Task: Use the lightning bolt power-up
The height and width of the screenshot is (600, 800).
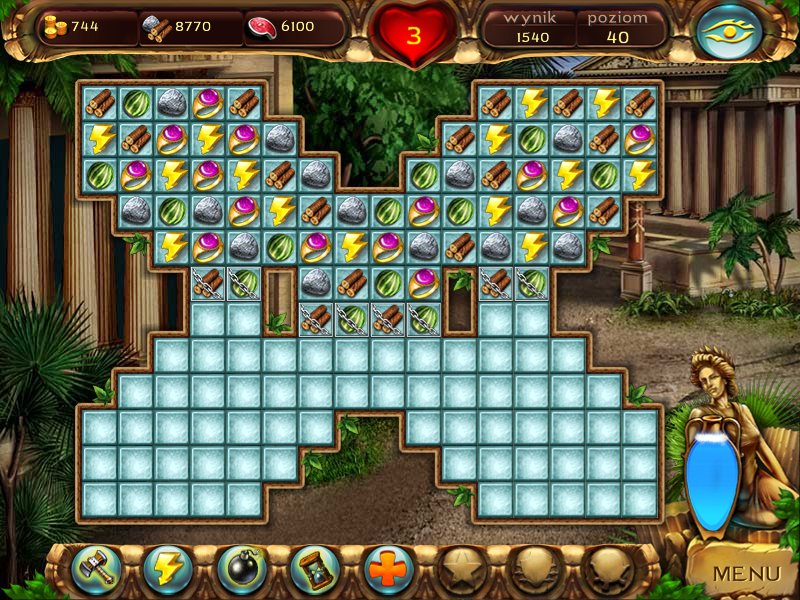Action: point(169,570)
